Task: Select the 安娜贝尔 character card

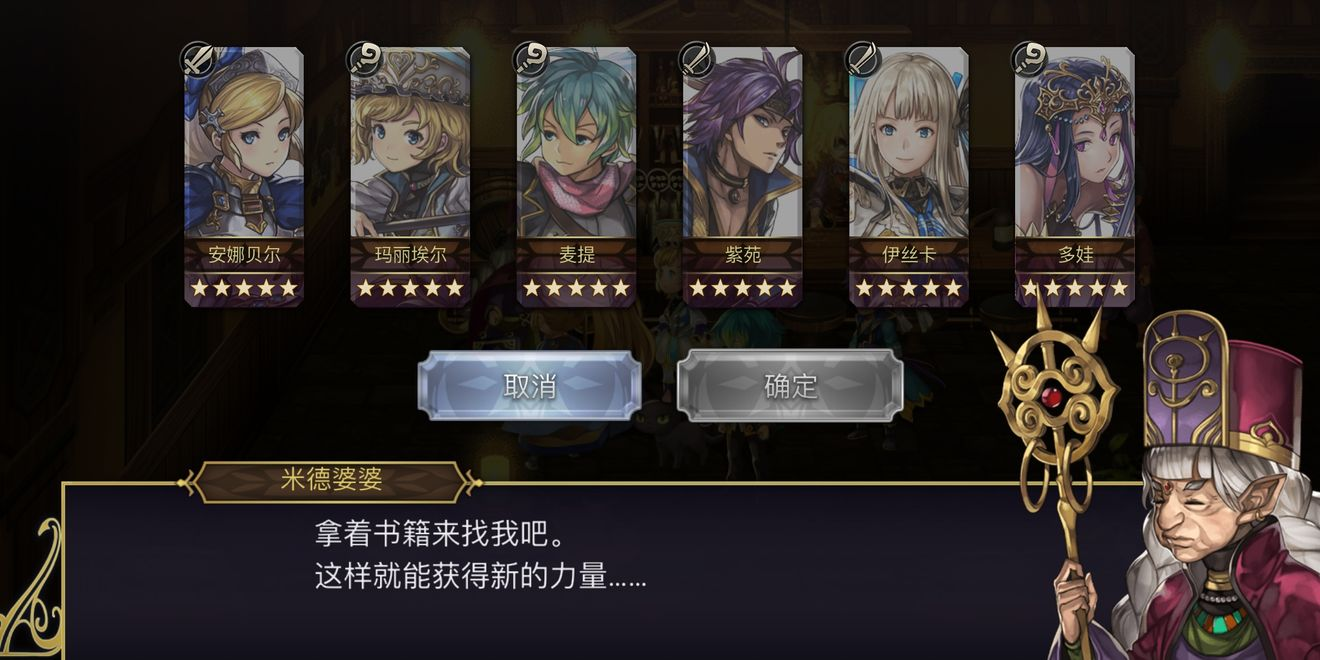Action: (x=244, y=175)
